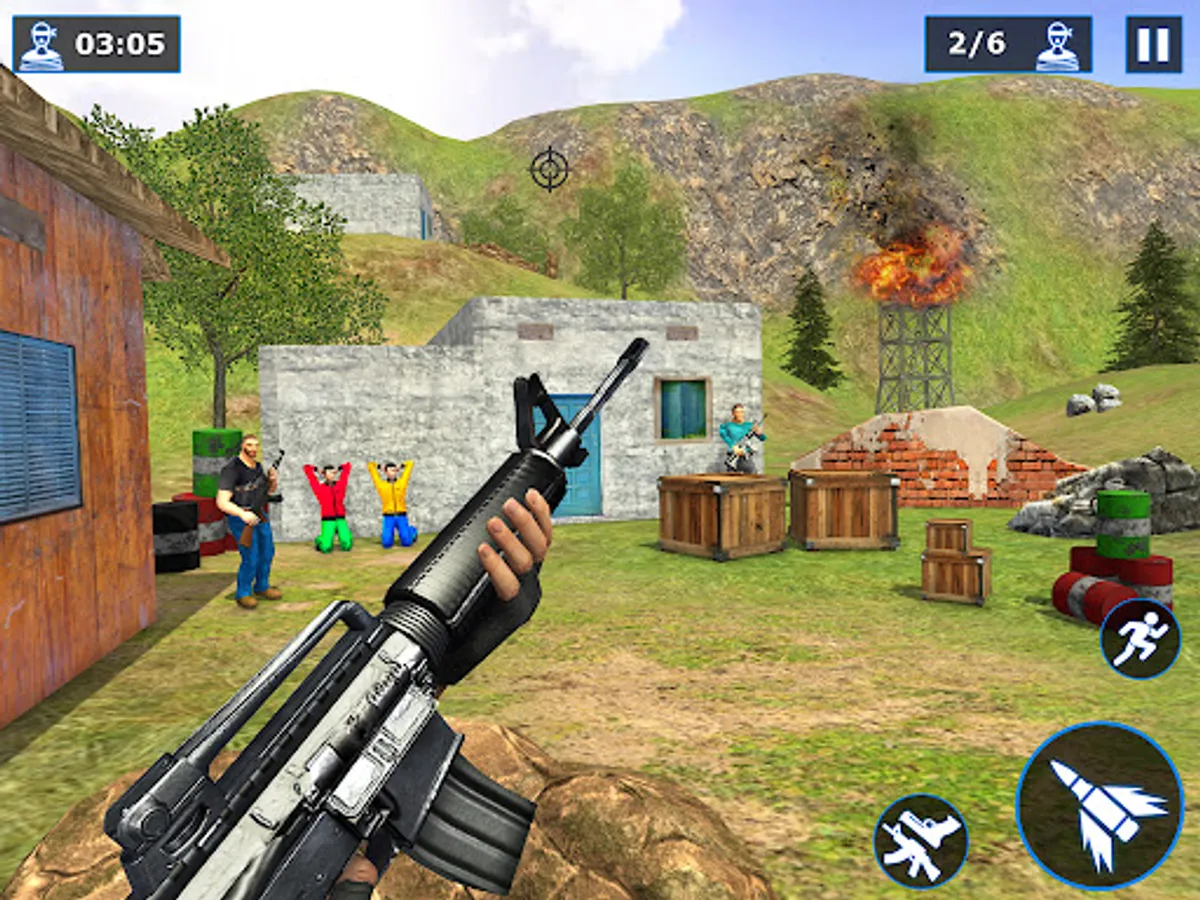Pause the game

click(1153, 44)
